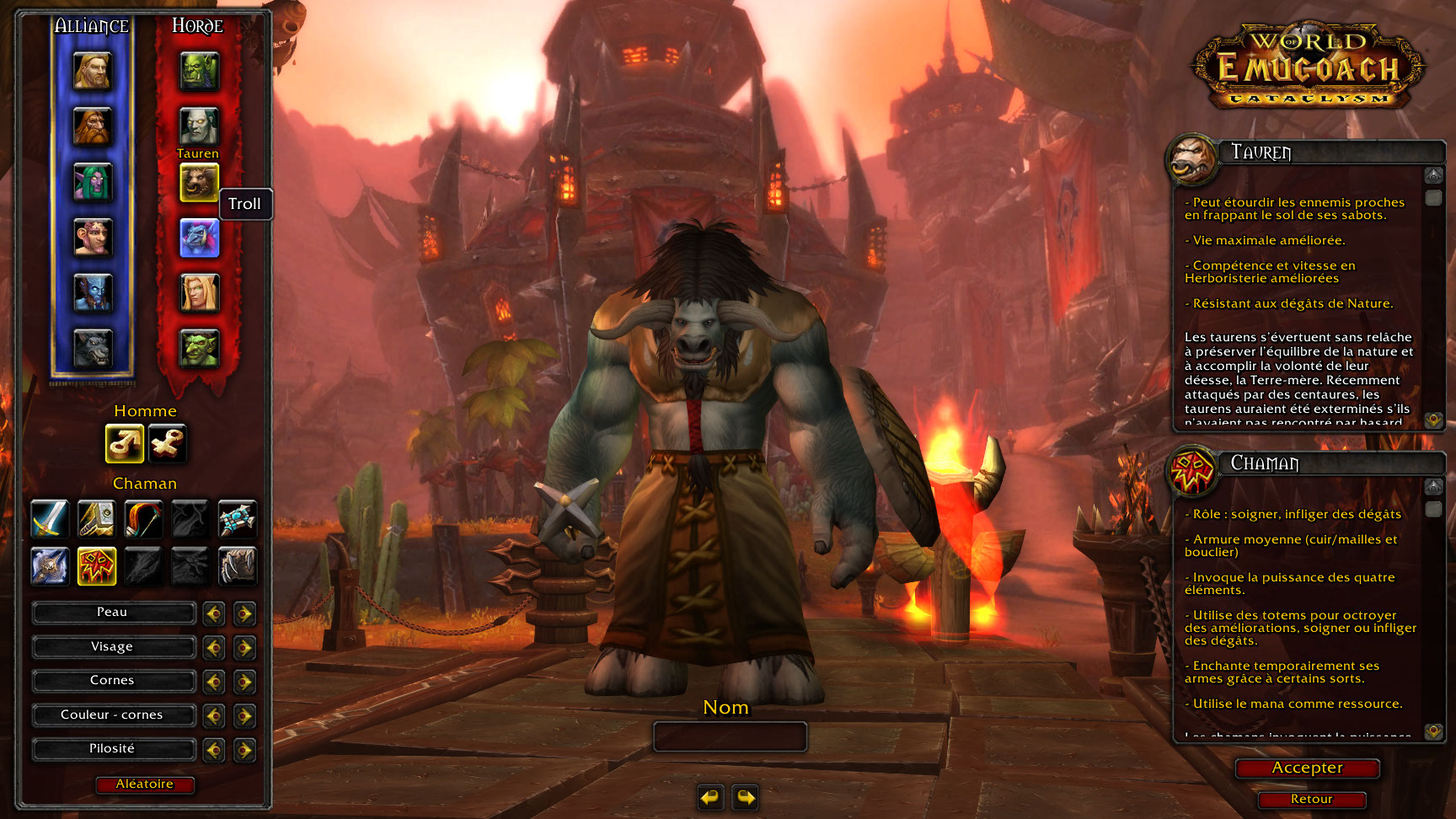1456x819 pixels.
Task: Choose the Hunter class bow icon
Action: (x=143, y=519)
